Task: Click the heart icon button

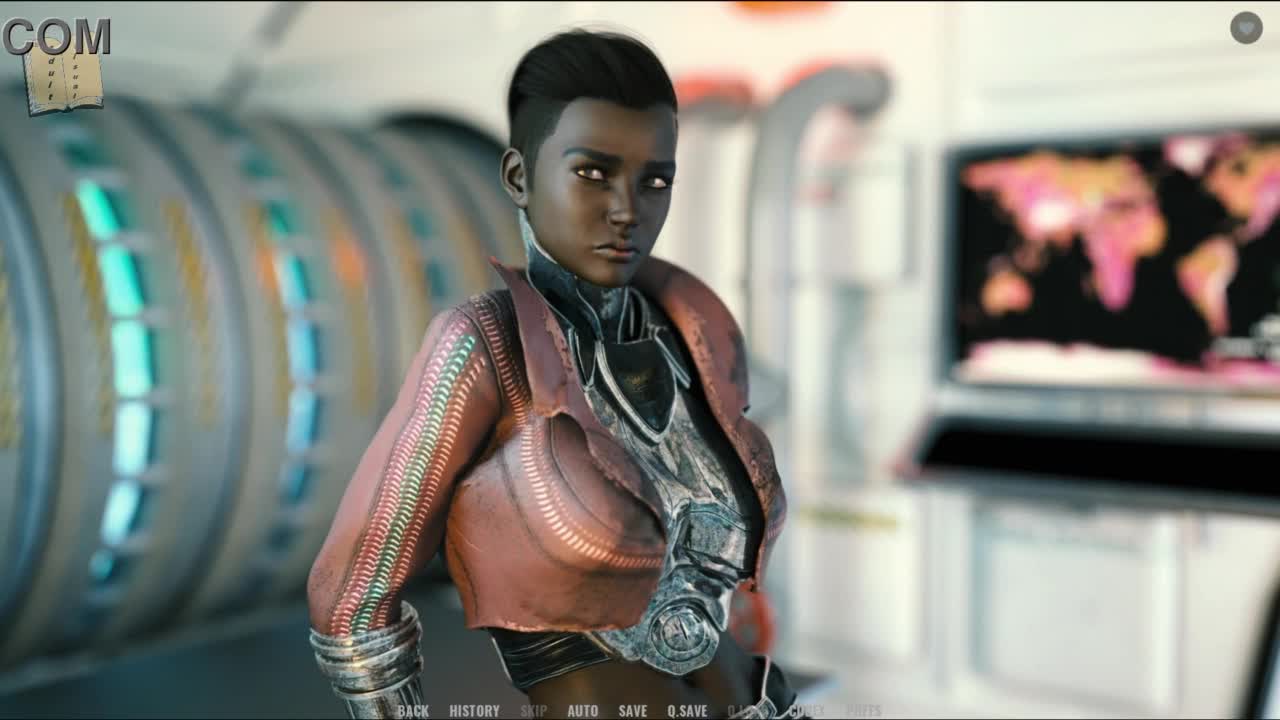Action: tap(1246, 28)
